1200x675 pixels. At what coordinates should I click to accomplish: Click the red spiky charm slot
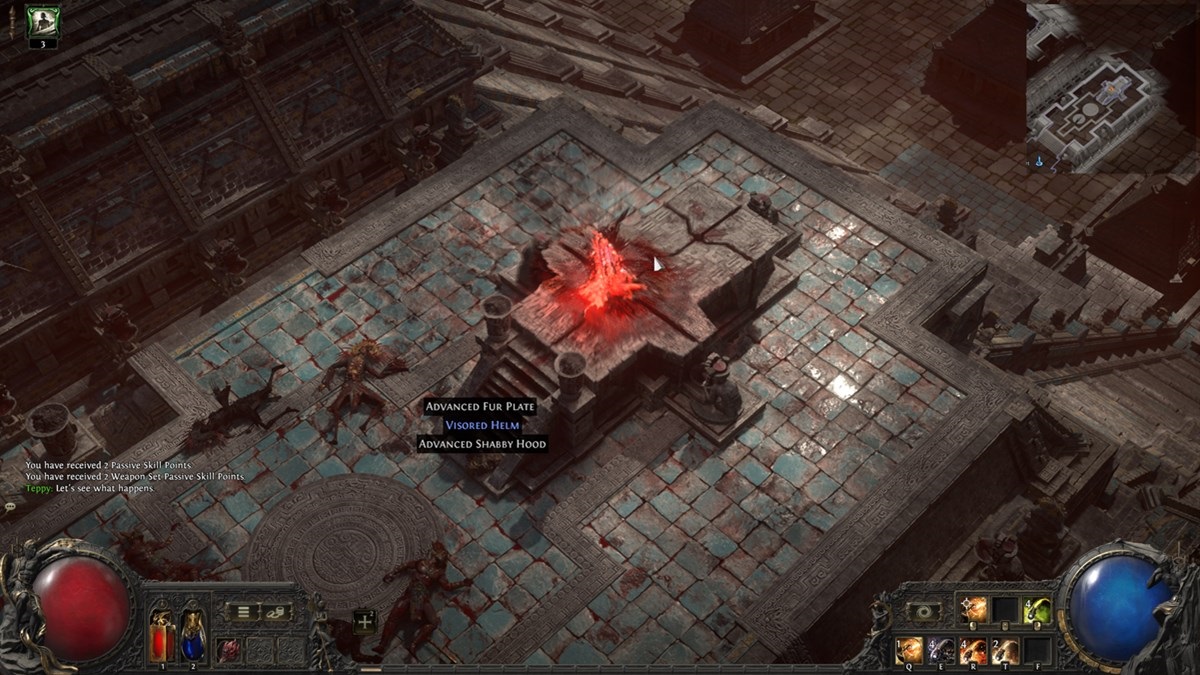pos(229,648)
